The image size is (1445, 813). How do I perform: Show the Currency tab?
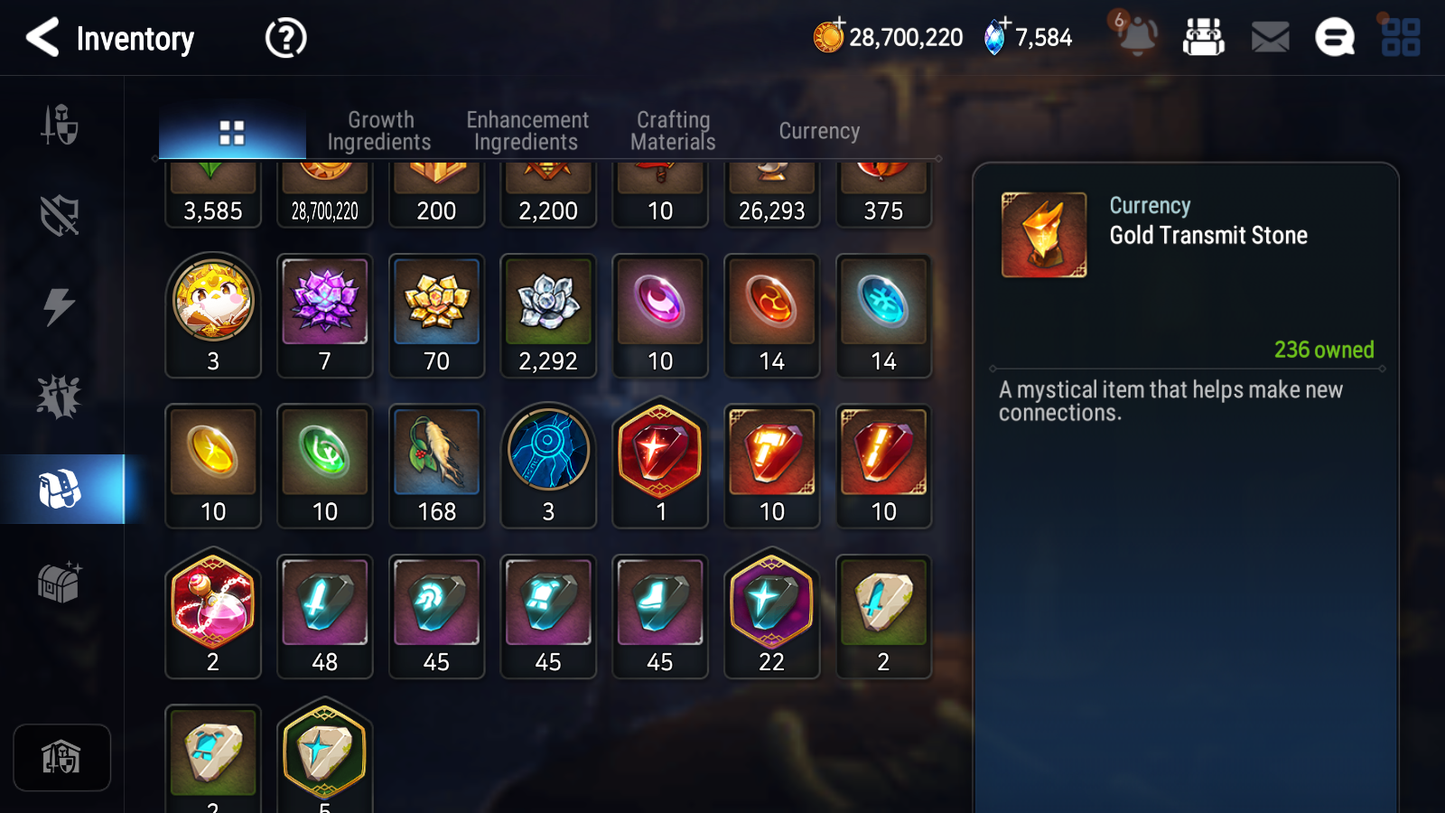point(819,131)
